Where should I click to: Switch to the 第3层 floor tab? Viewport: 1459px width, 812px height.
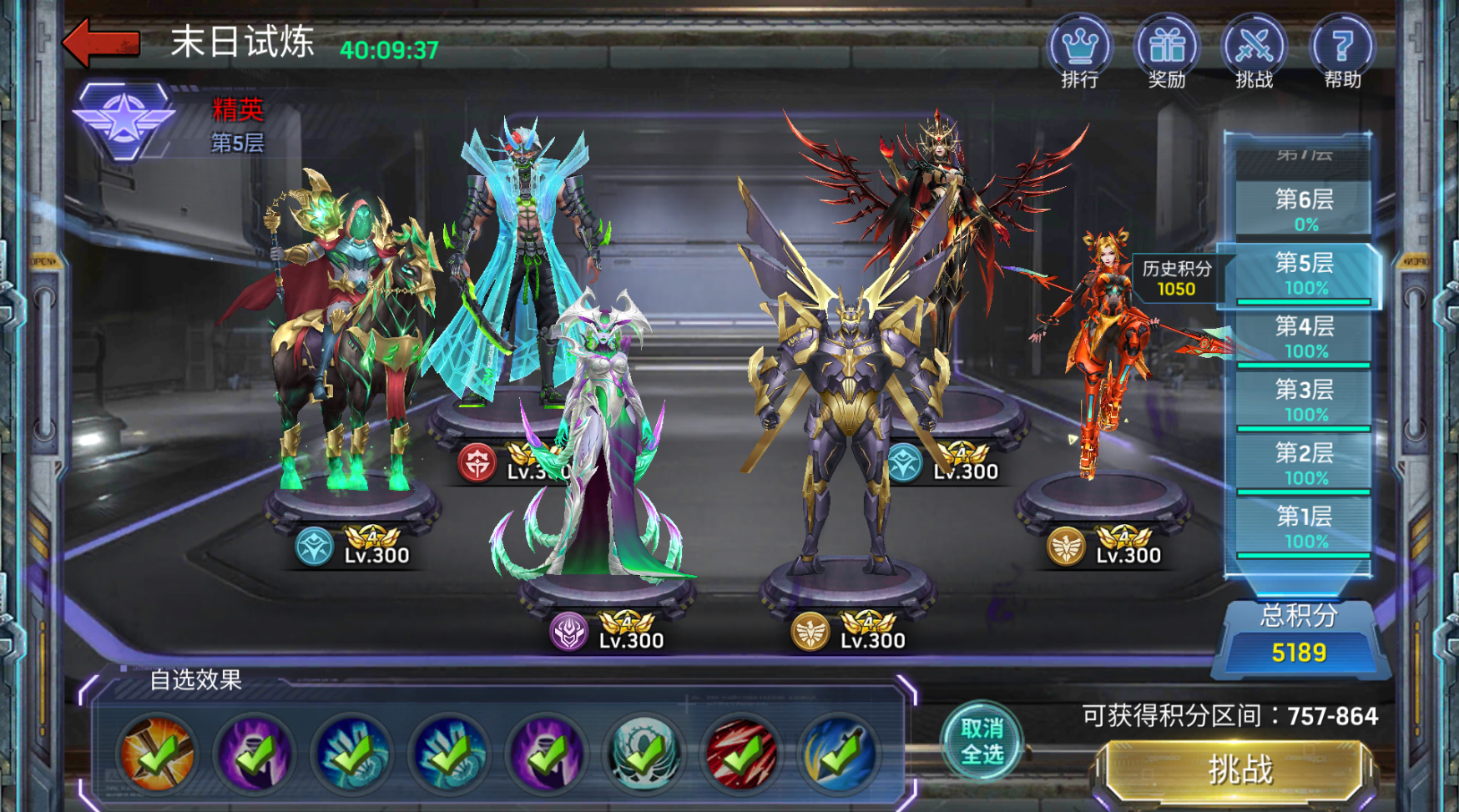(x=1304, y=400)
